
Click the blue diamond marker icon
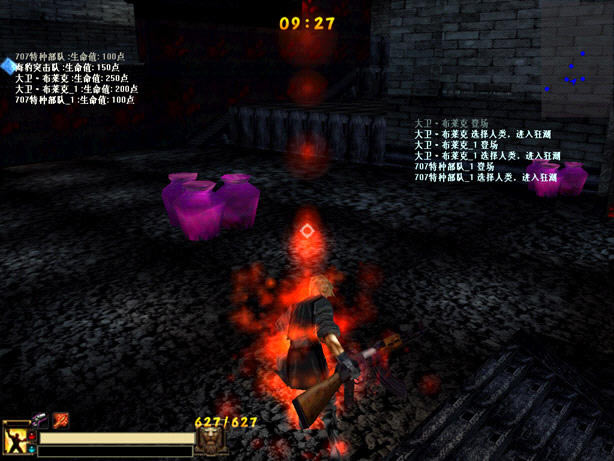[9, 66]
